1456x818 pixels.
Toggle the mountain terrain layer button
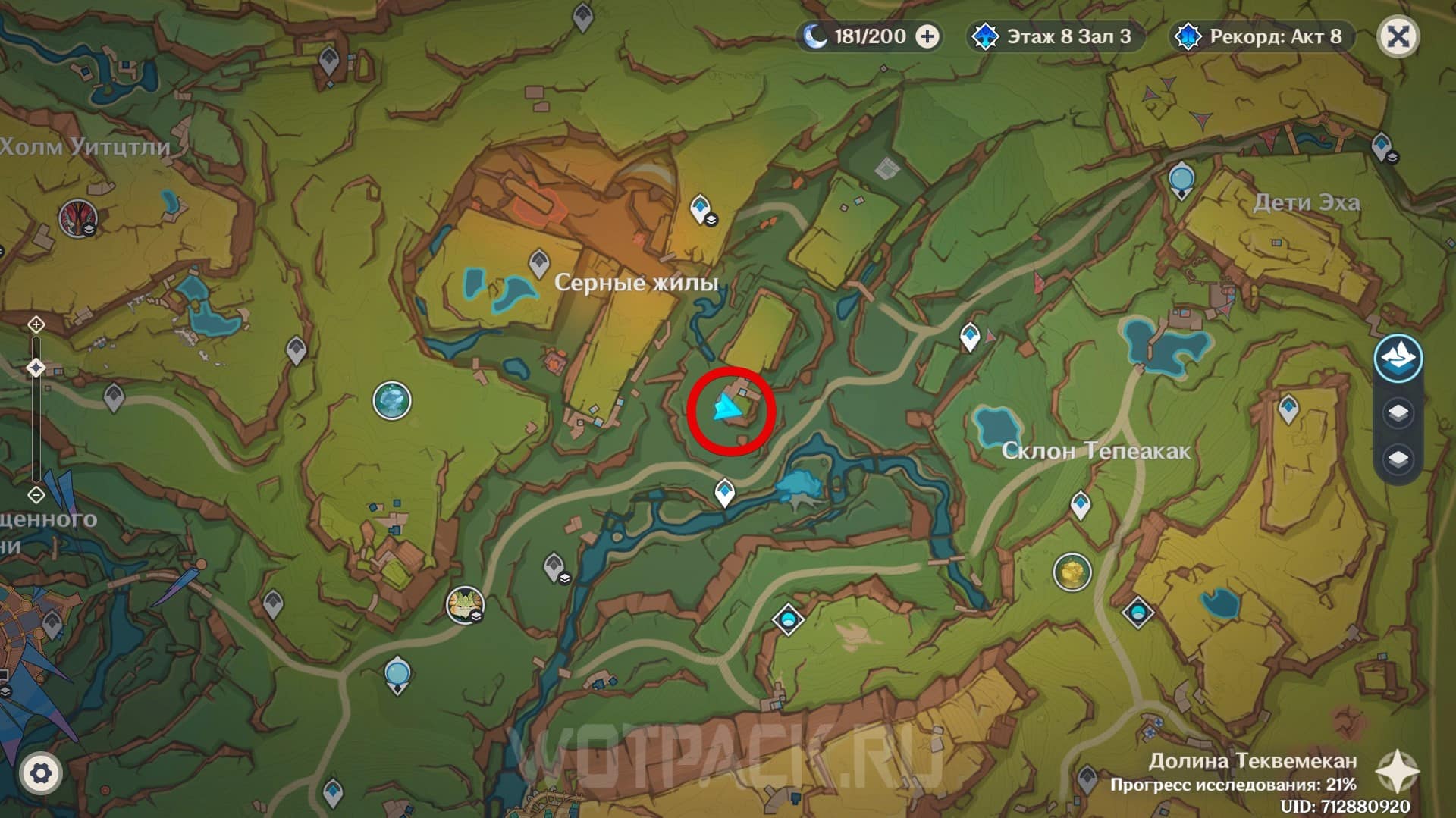(x=1398, y=358)
